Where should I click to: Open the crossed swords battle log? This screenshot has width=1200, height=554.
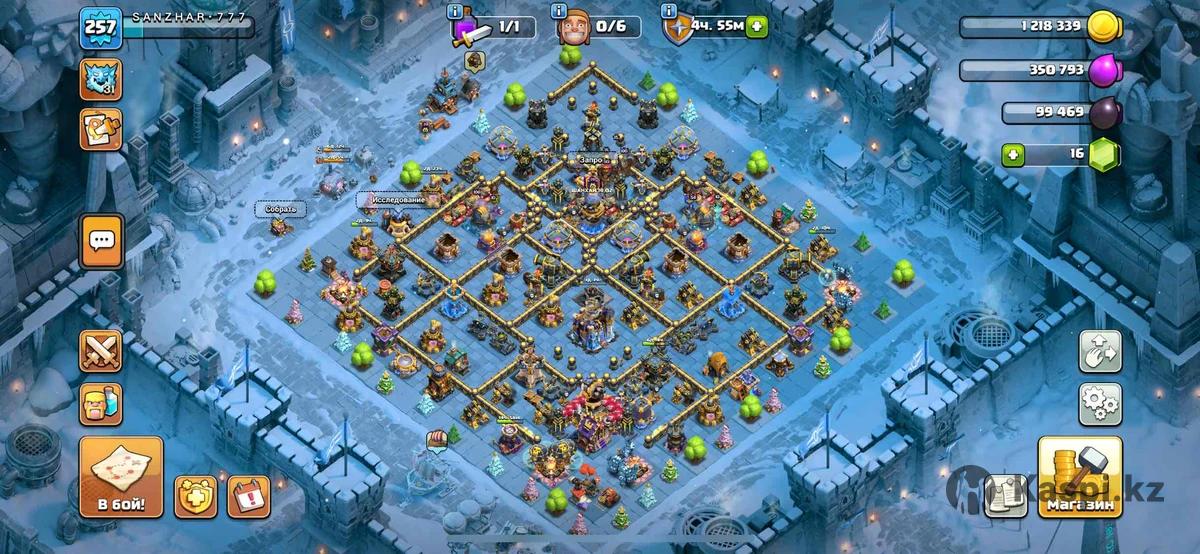101,351
